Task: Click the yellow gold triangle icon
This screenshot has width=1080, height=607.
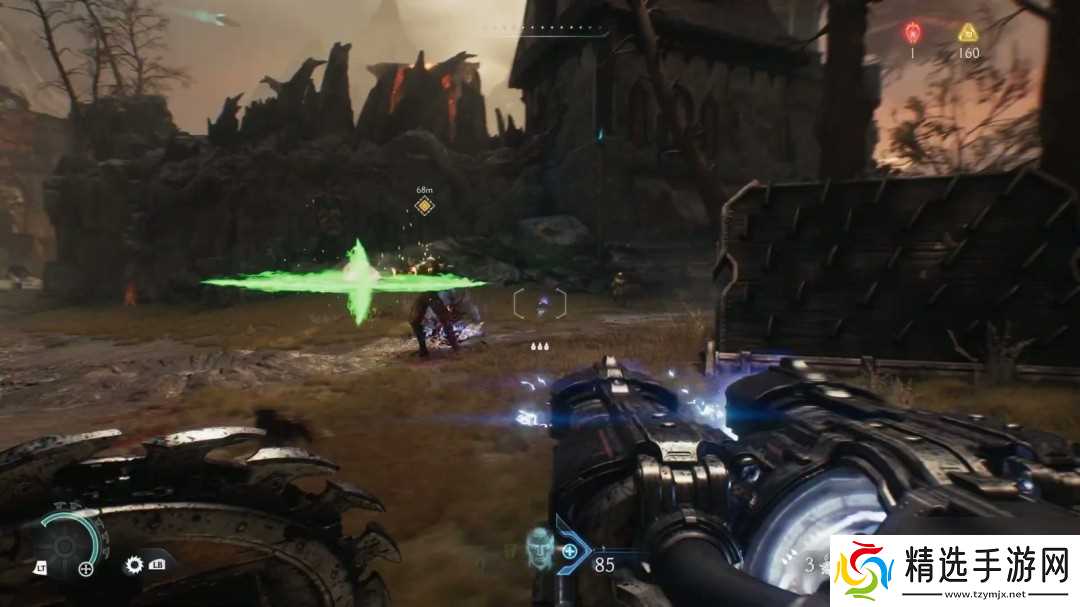Action: pos(967,32)
